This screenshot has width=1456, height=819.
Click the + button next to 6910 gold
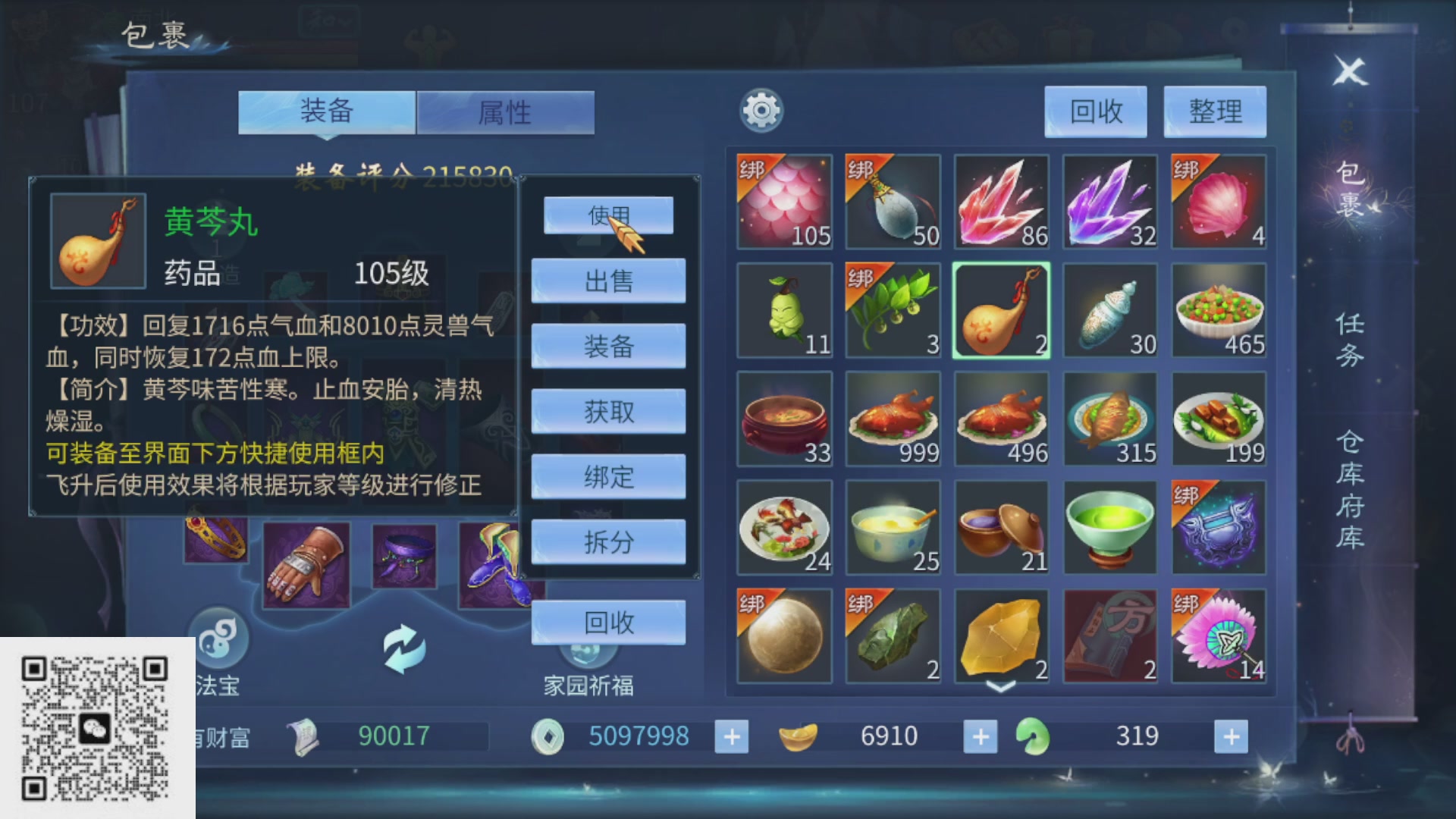[981, 736]
